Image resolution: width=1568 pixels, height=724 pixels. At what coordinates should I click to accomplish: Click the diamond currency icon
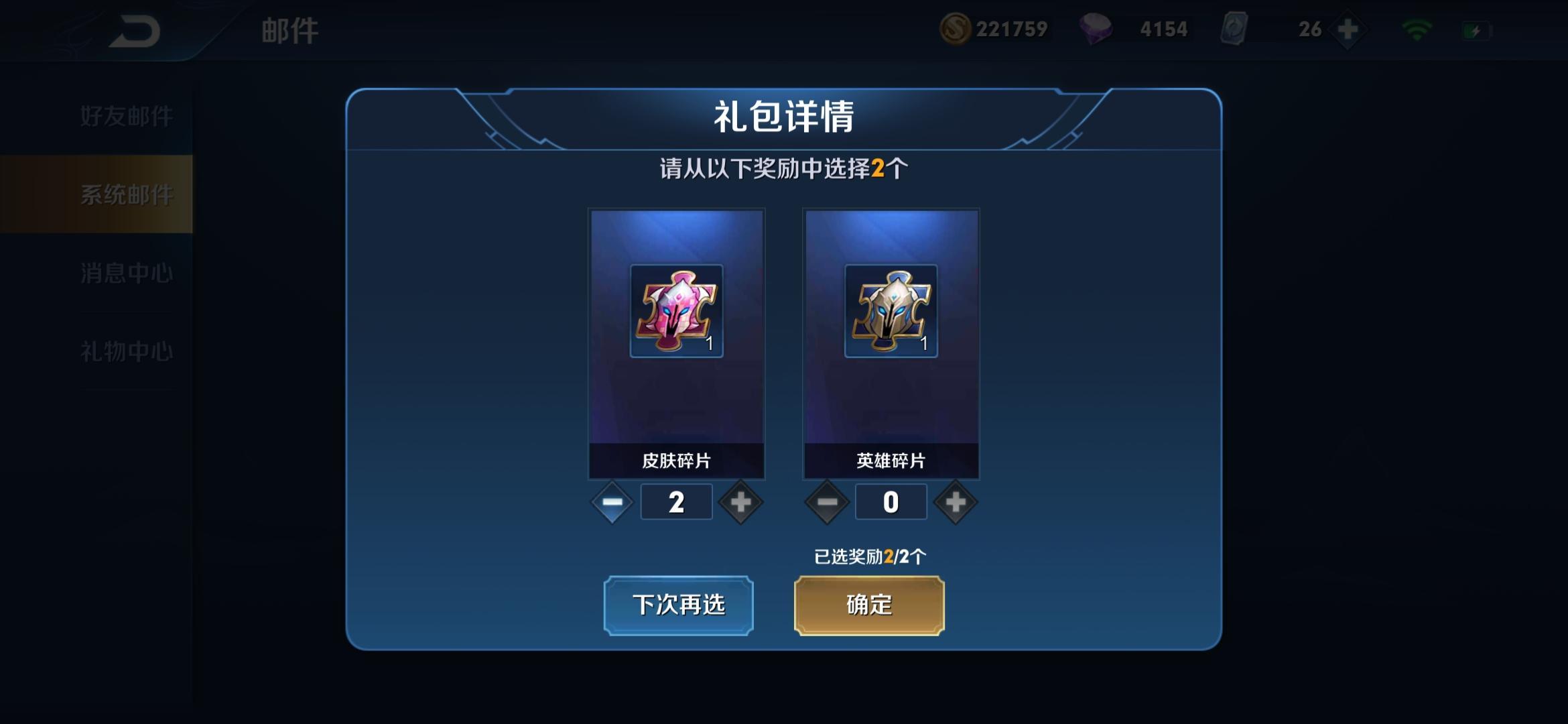point(1112,29)
